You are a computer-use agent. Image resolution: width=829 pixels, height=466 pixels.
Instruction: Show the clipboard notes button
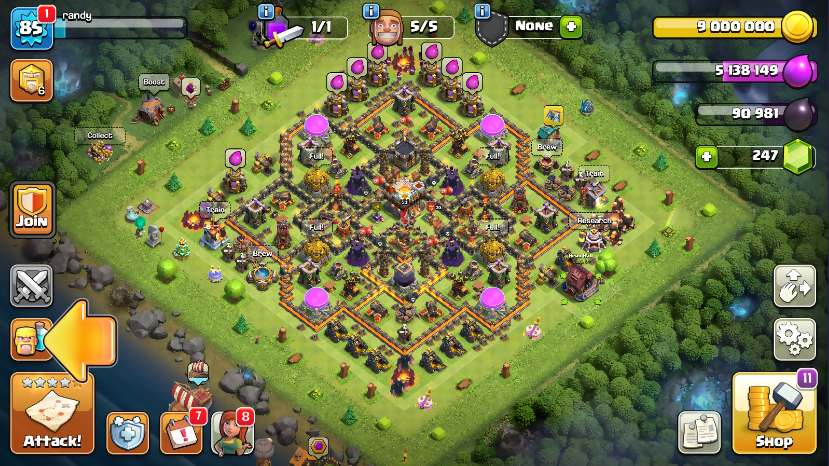click(x=699, y=432)
